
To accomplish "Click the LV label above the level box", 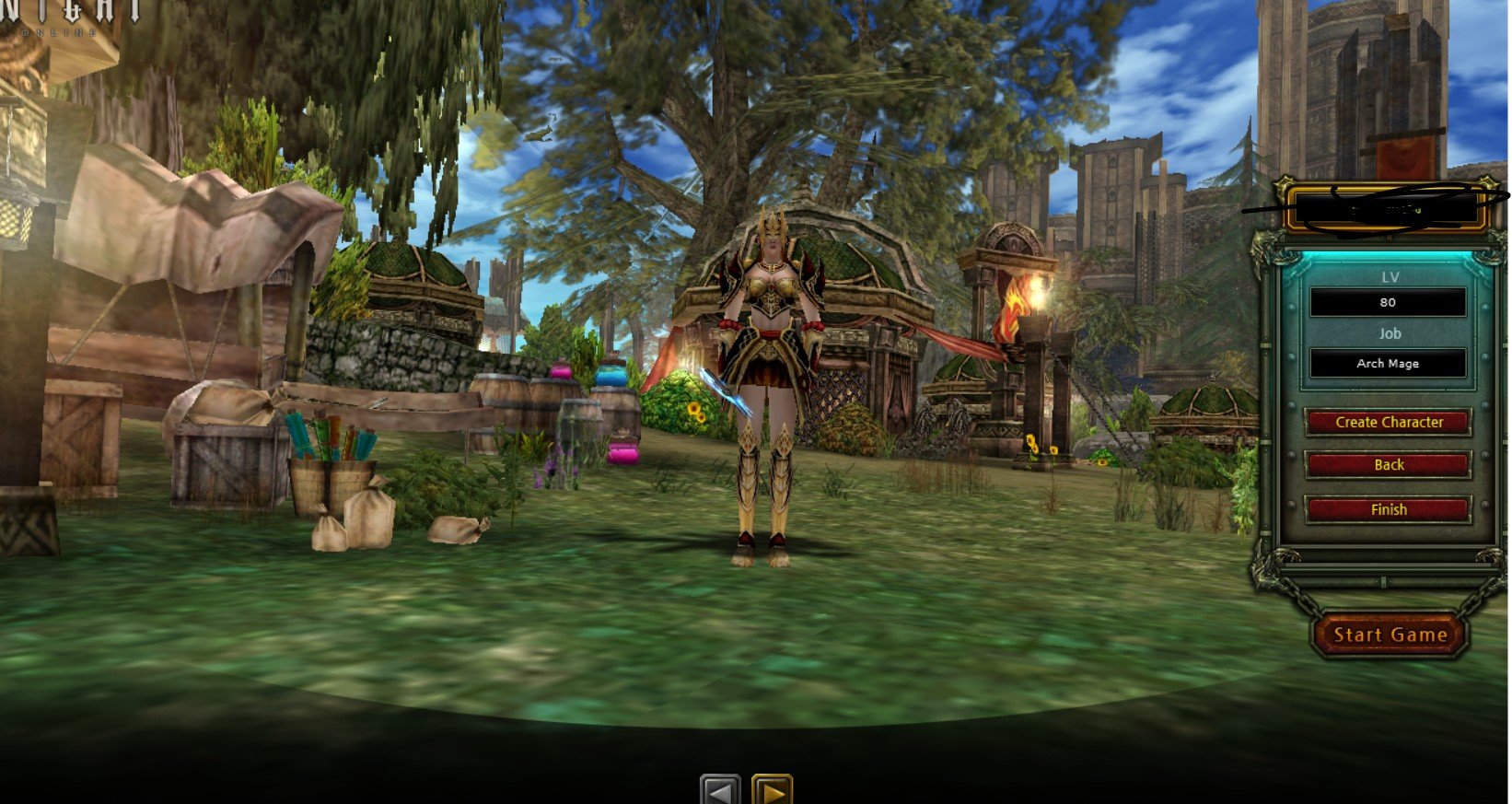I will (1389, 276).
